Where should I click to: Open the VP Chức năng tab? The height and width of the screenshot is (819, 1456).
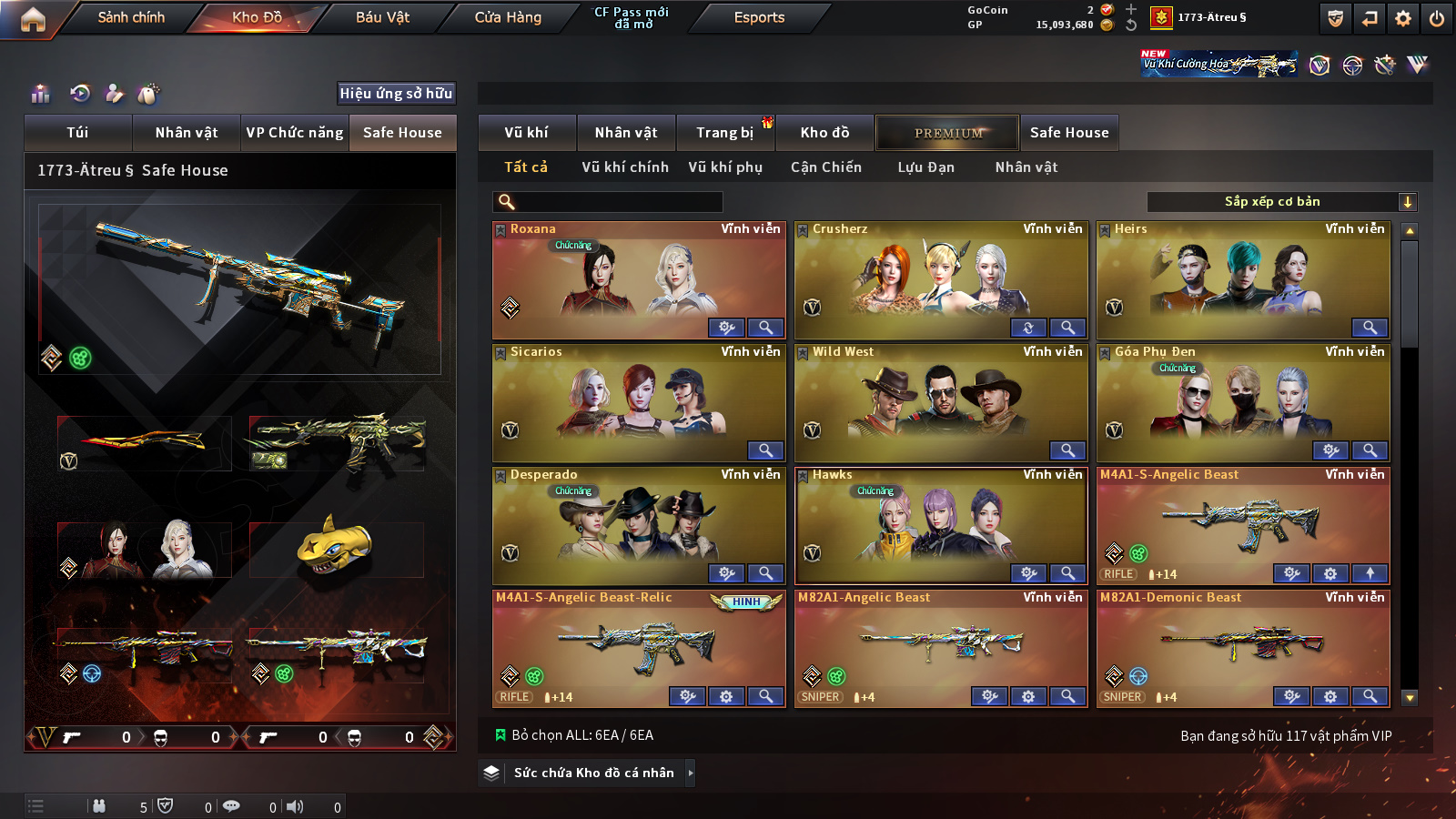click(295, 133)
